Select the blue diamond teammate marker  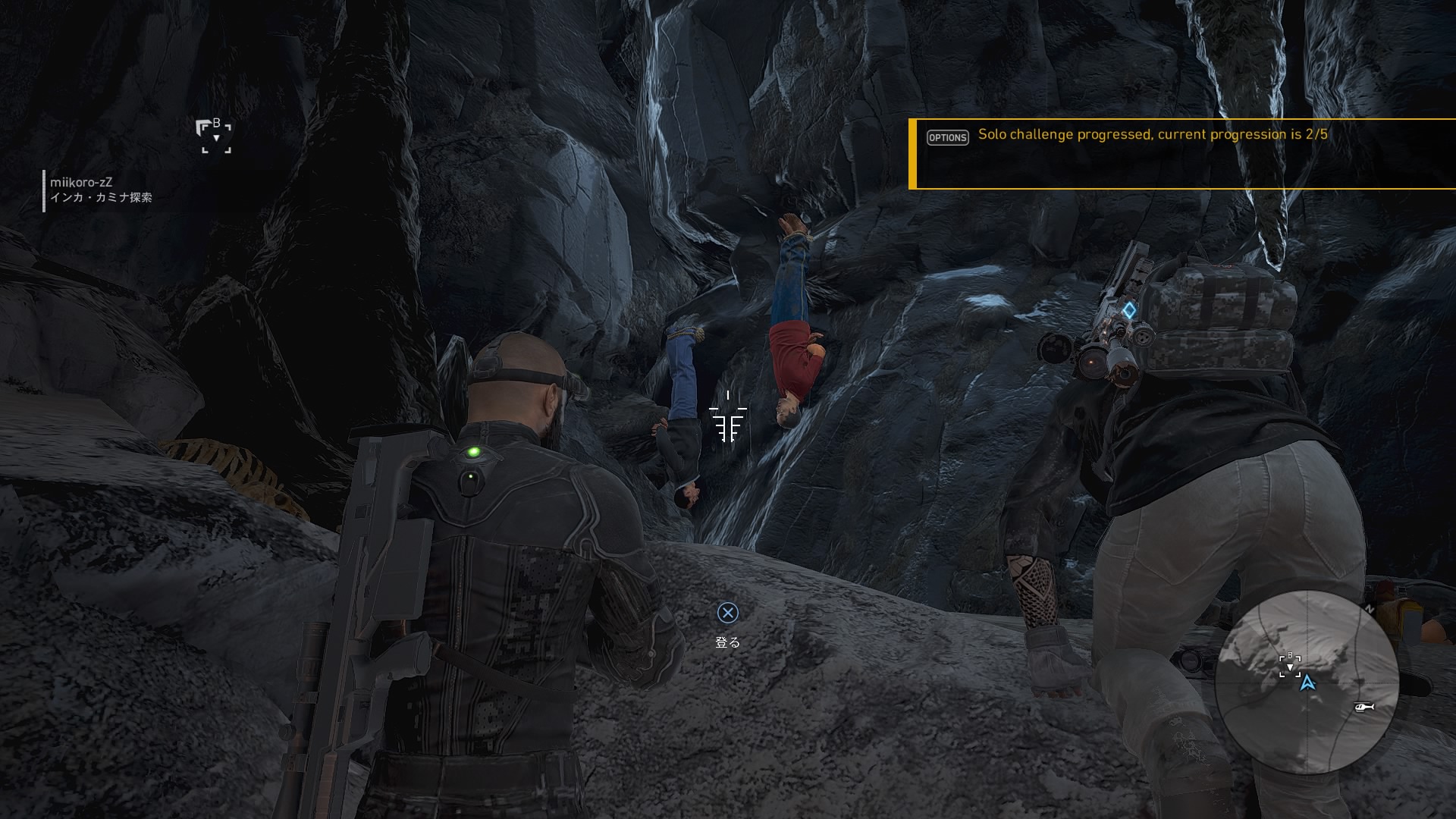click(1129, 310)
